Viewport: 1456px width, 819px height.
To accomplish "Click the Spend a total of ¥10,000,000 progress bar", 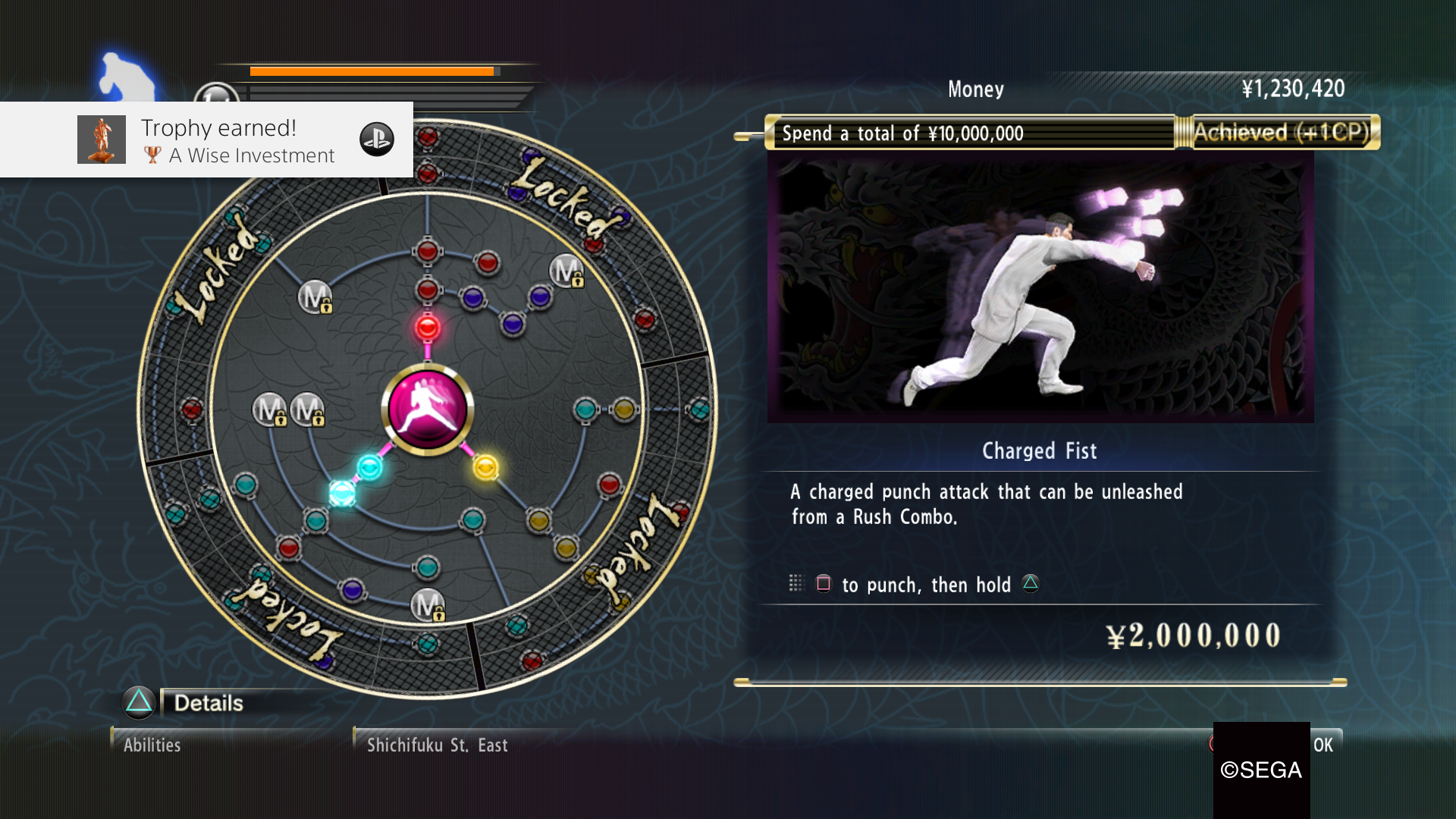I will 971,133.
